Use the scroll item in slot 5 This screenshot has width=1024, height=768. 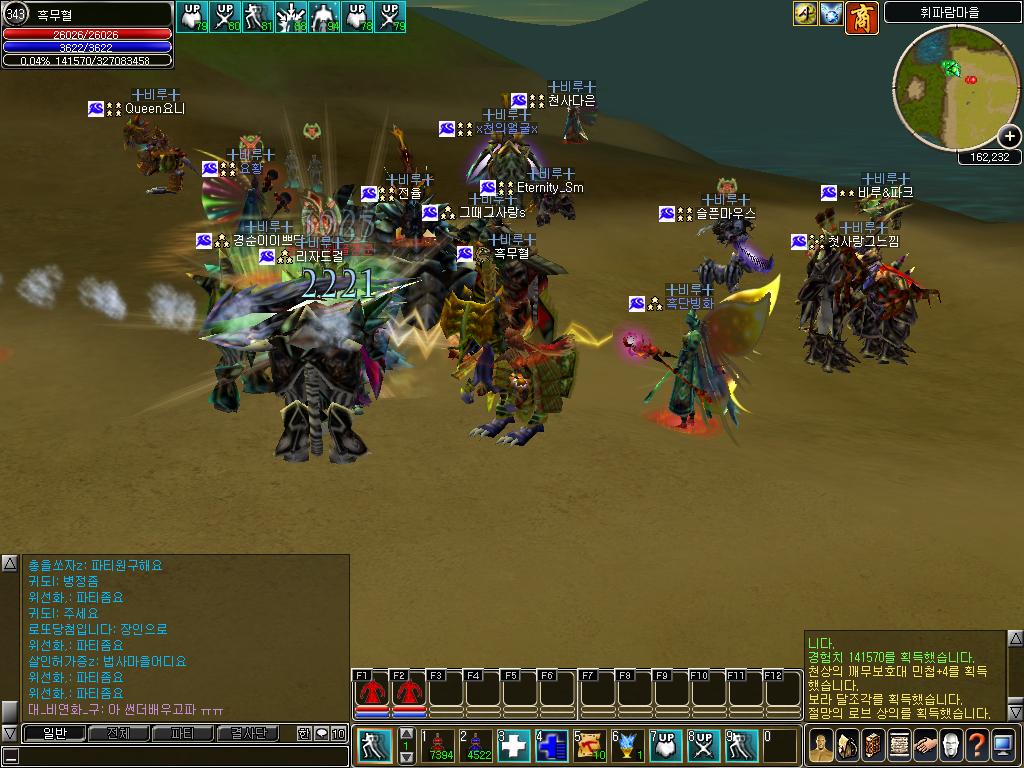[x=590, y=746]
